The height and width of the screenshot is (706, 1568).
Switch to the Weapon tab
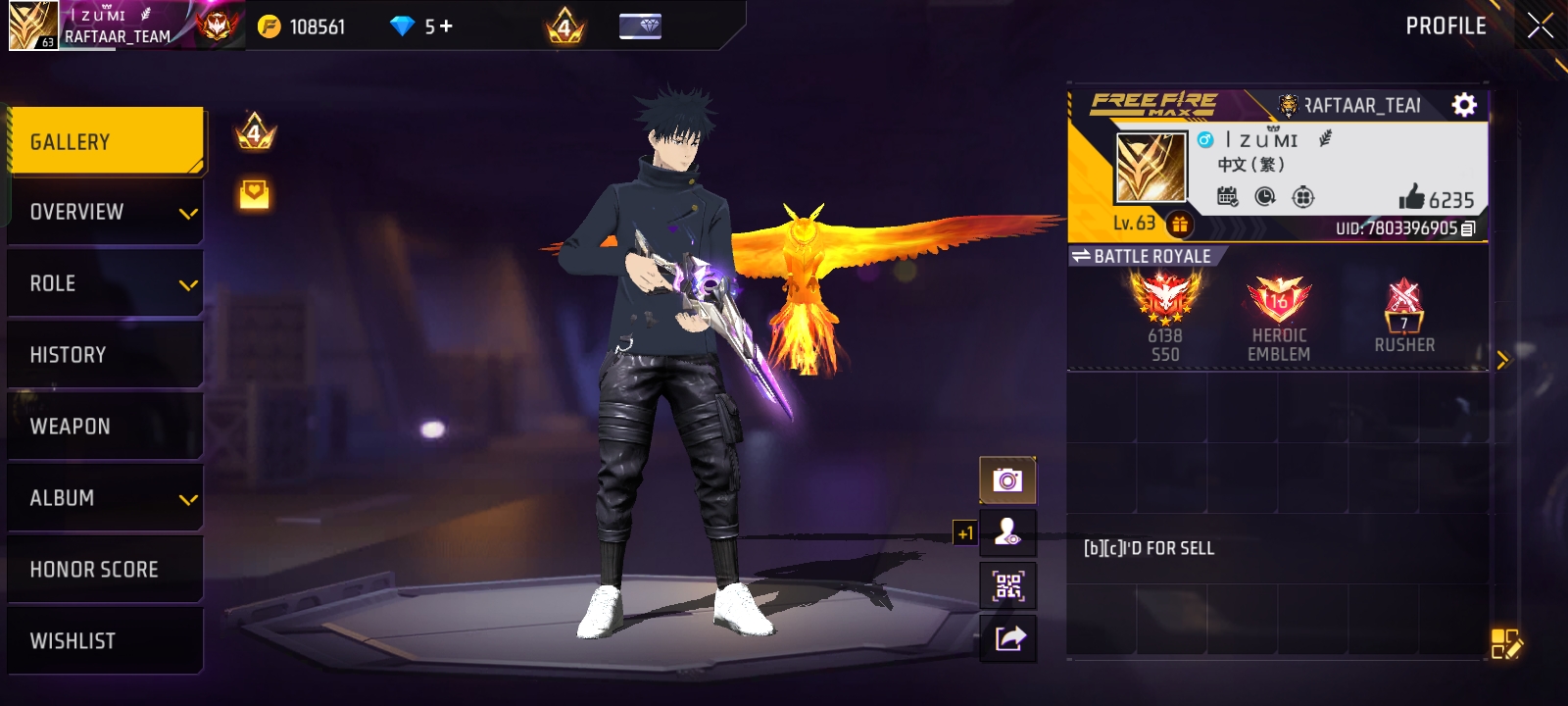106,427
